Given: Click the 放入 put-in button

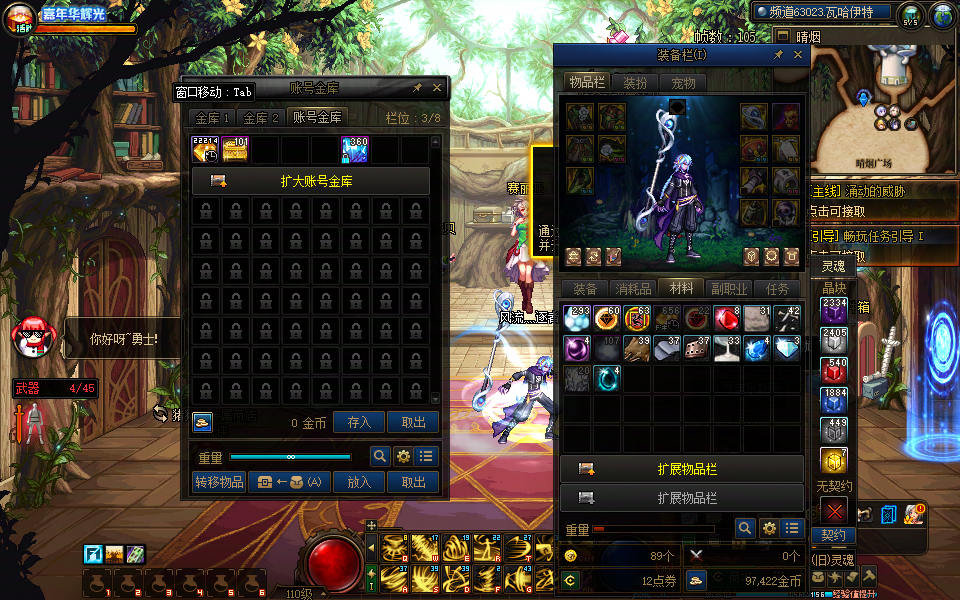Looking at the screenshot, I should pos(359,482).
